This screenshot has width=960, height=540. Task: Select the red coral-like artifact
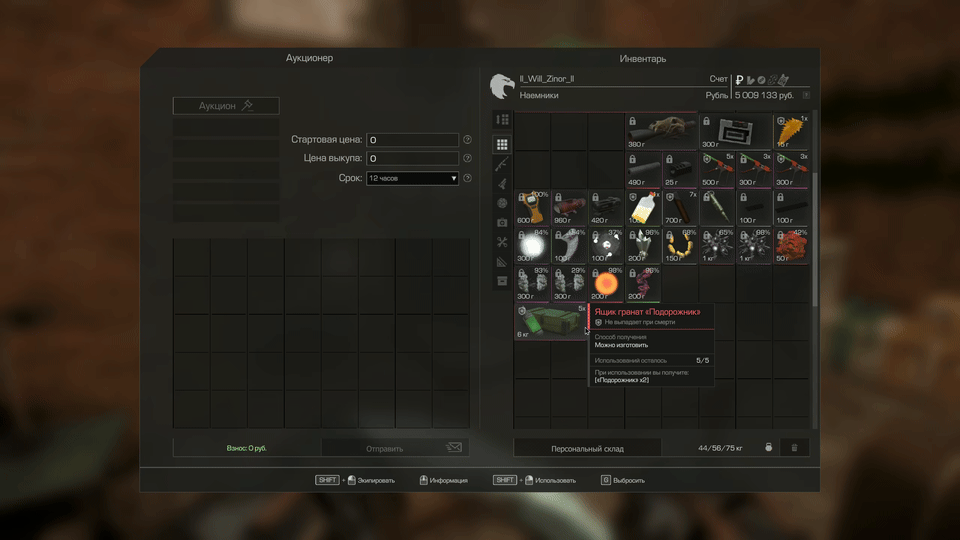point(792,245)
